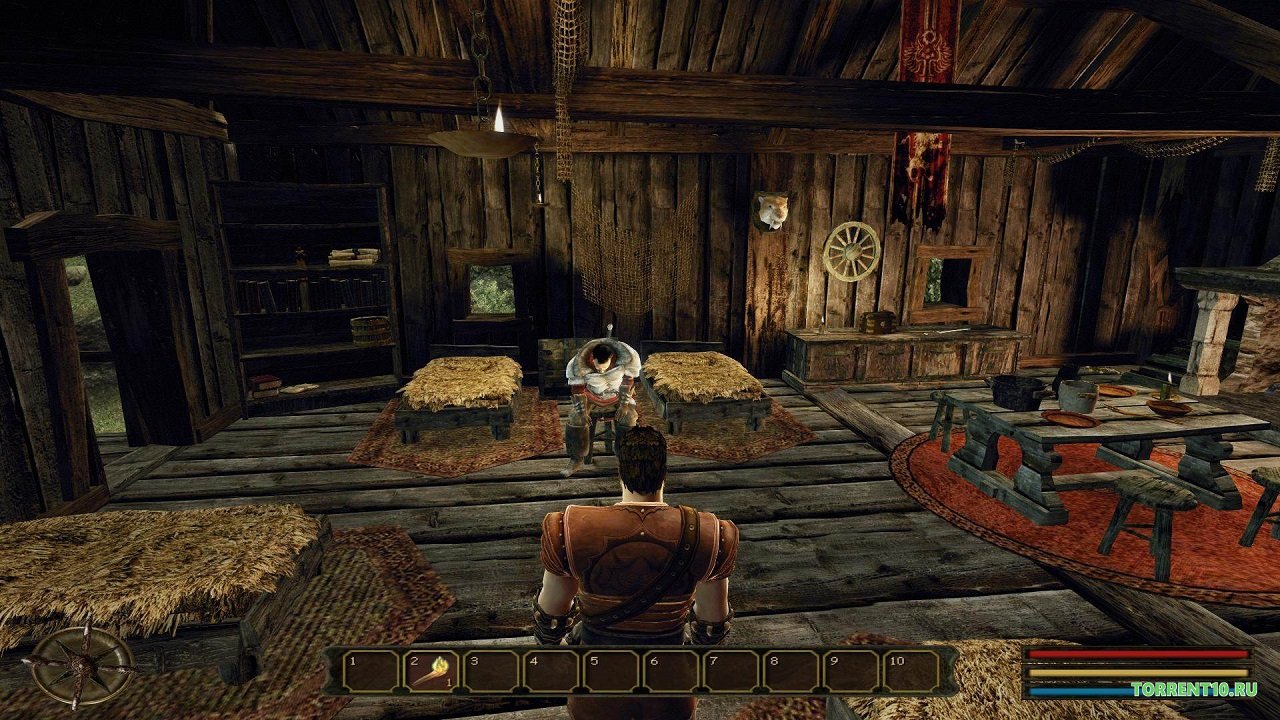The height and width of the screenshot is (720, 1280).
Task: Select the torch in hotbar slot 2
Action: point(430,670)
